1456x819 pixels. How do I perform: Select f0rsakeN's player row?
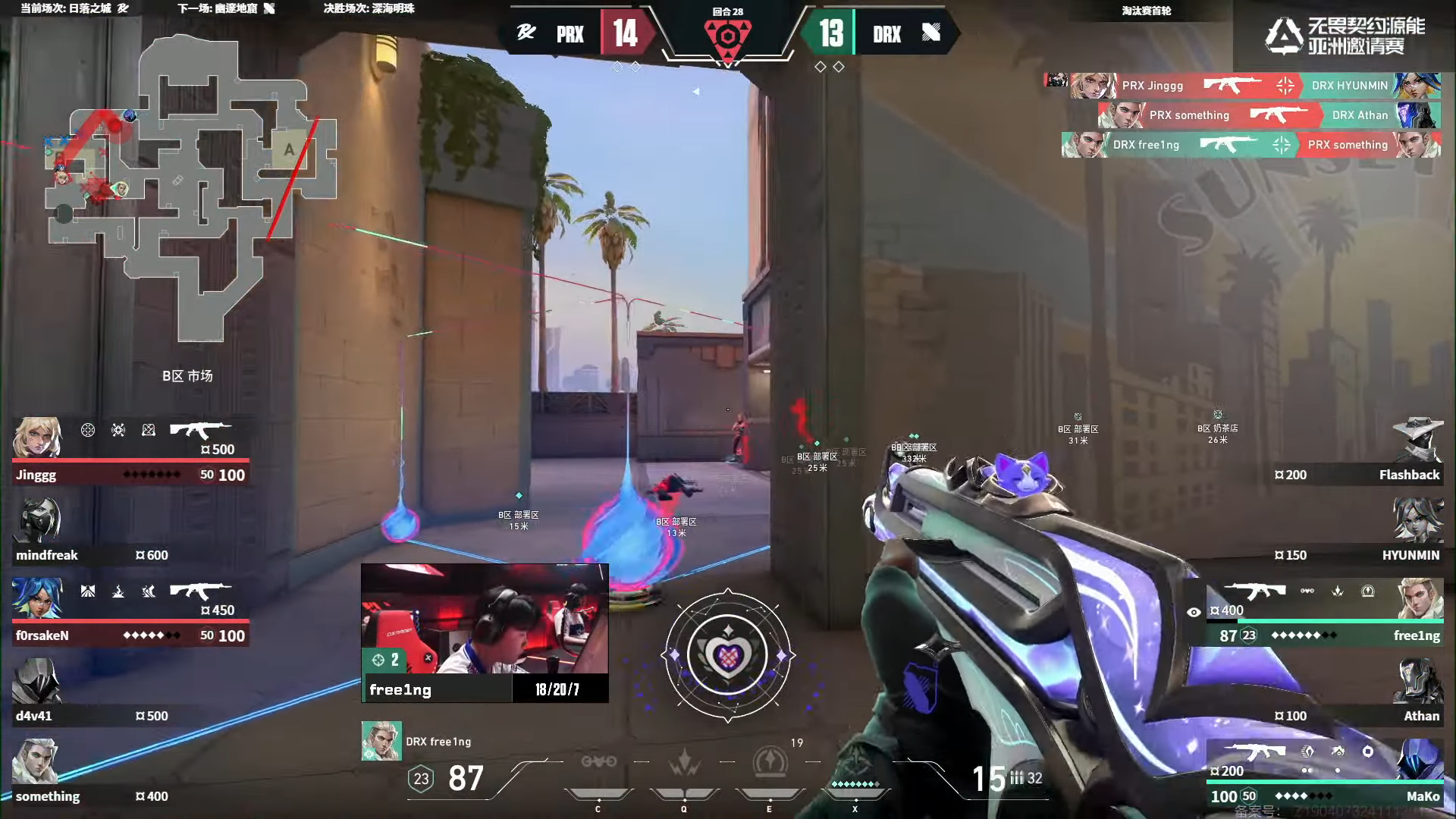pyautogui.click(x=129, y=612)
